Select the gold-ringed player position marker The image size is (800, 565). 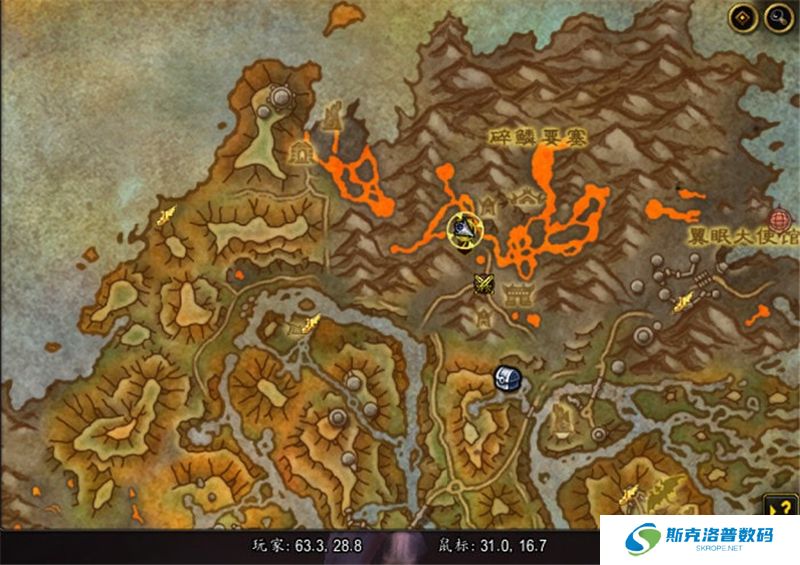[x=462, y=230]
